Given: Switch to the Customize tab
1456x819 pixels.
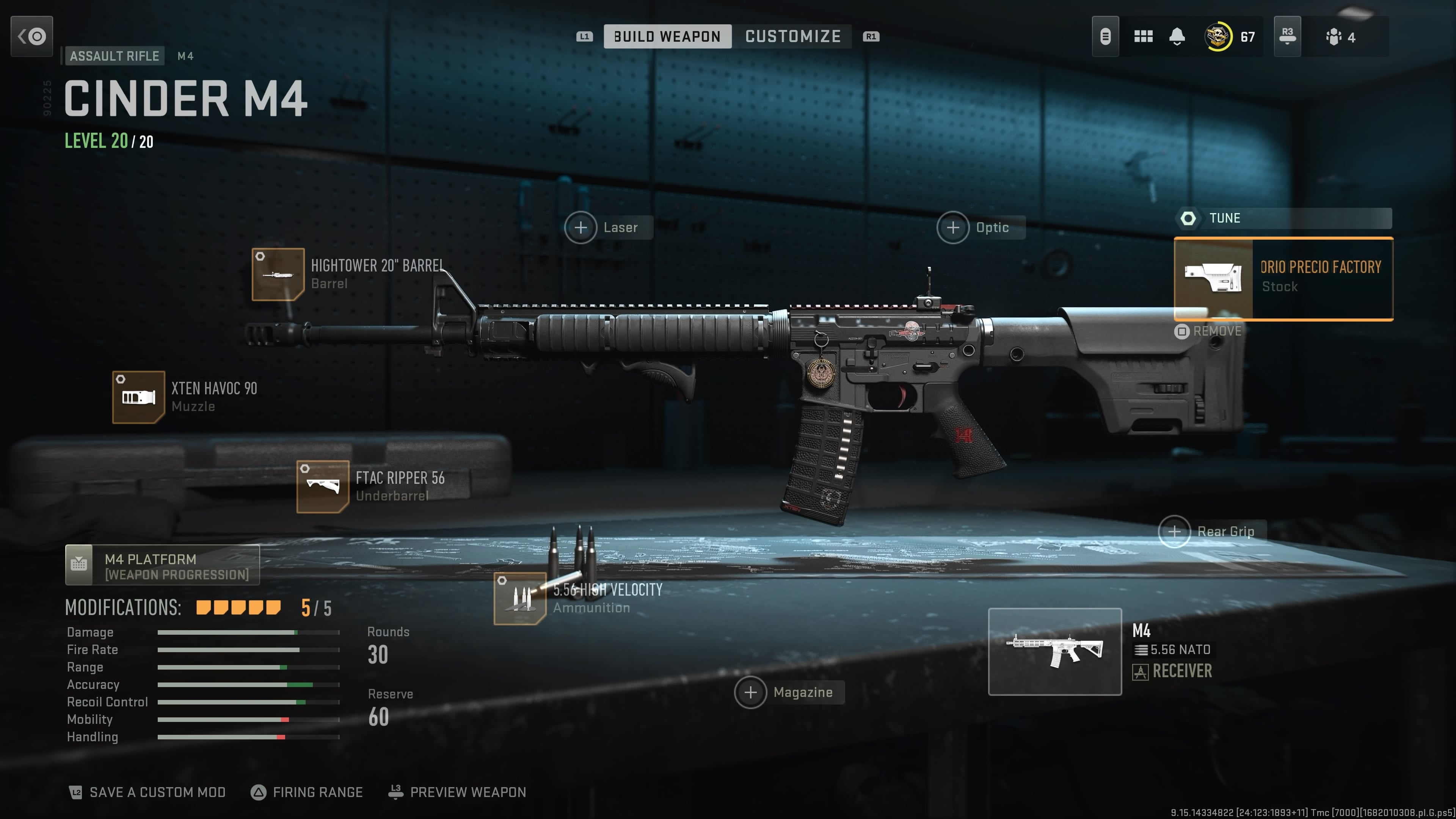Looking at the screenshot, I should (x=792, y=37).
